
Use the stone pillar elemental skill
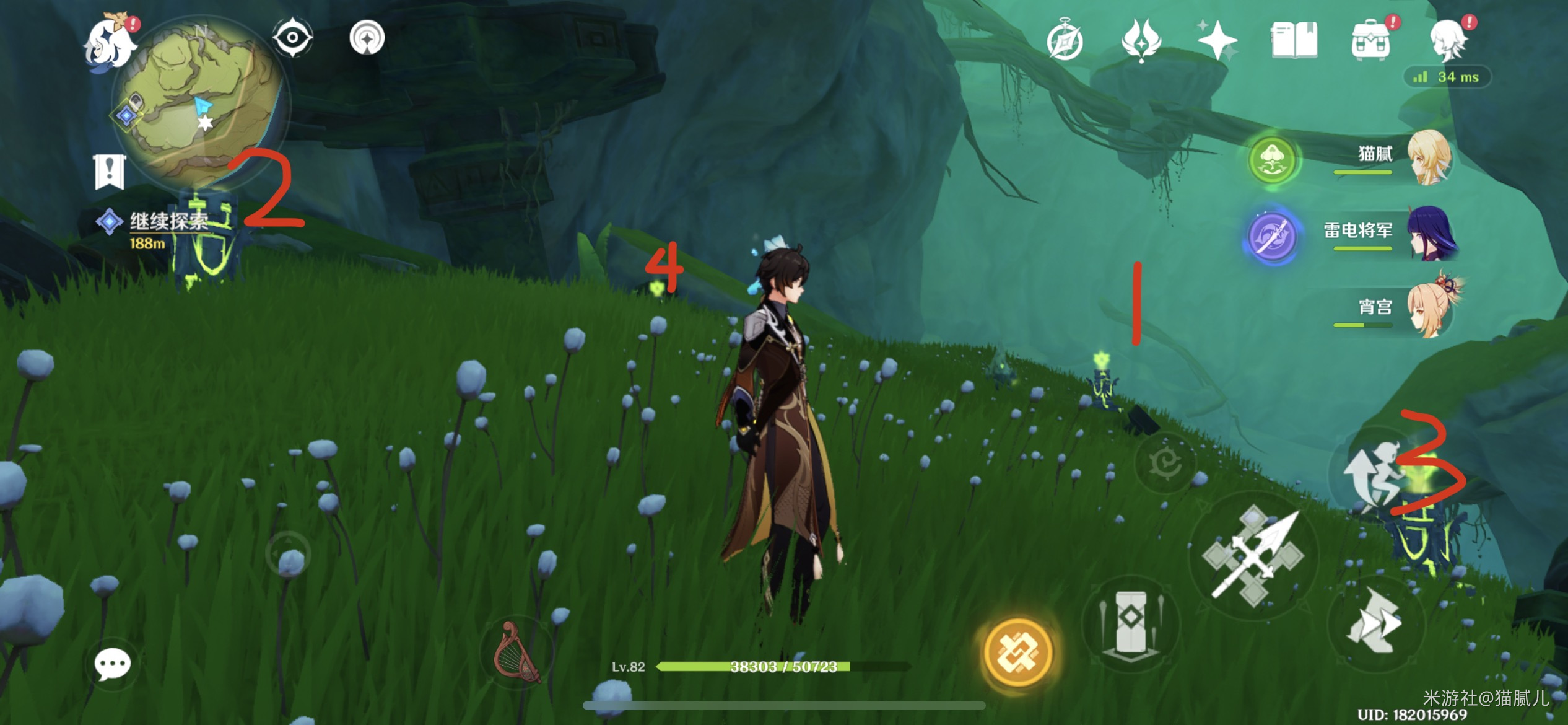(1131, 625)
